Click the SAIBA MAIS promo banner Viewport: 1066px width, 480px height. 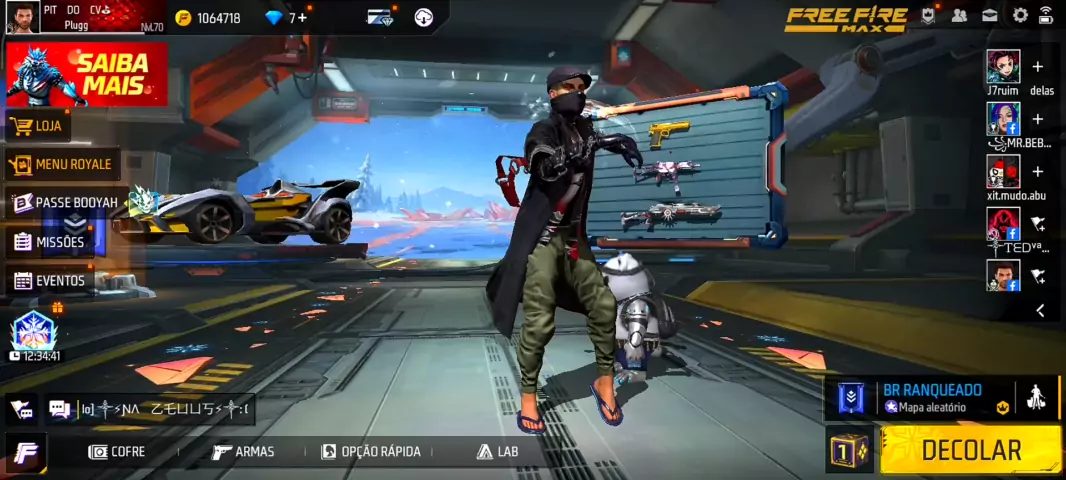87,75
